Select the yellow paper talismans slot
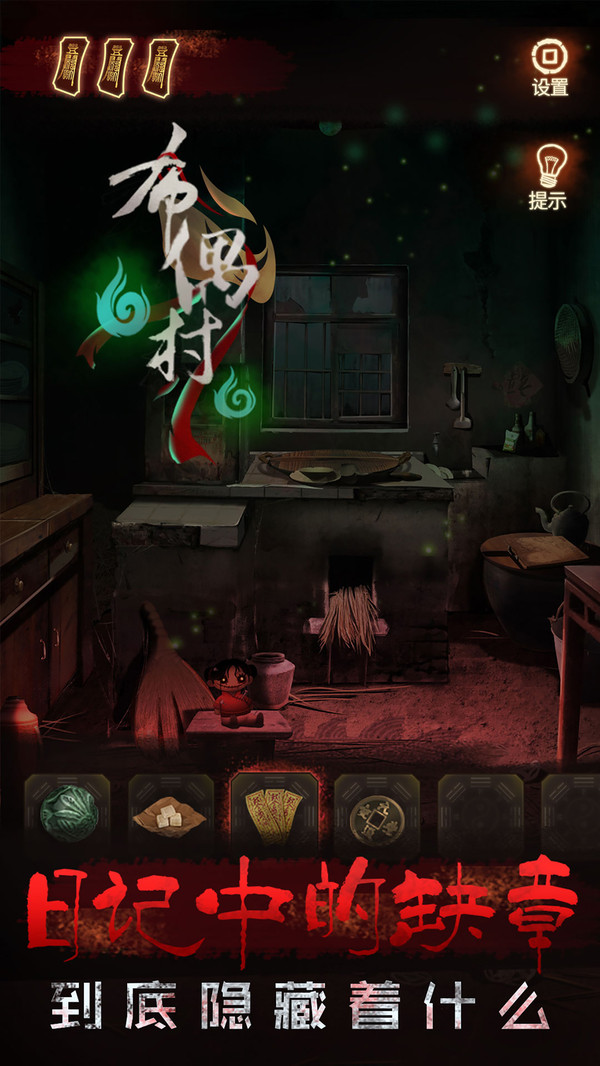 tap(273, 814)
